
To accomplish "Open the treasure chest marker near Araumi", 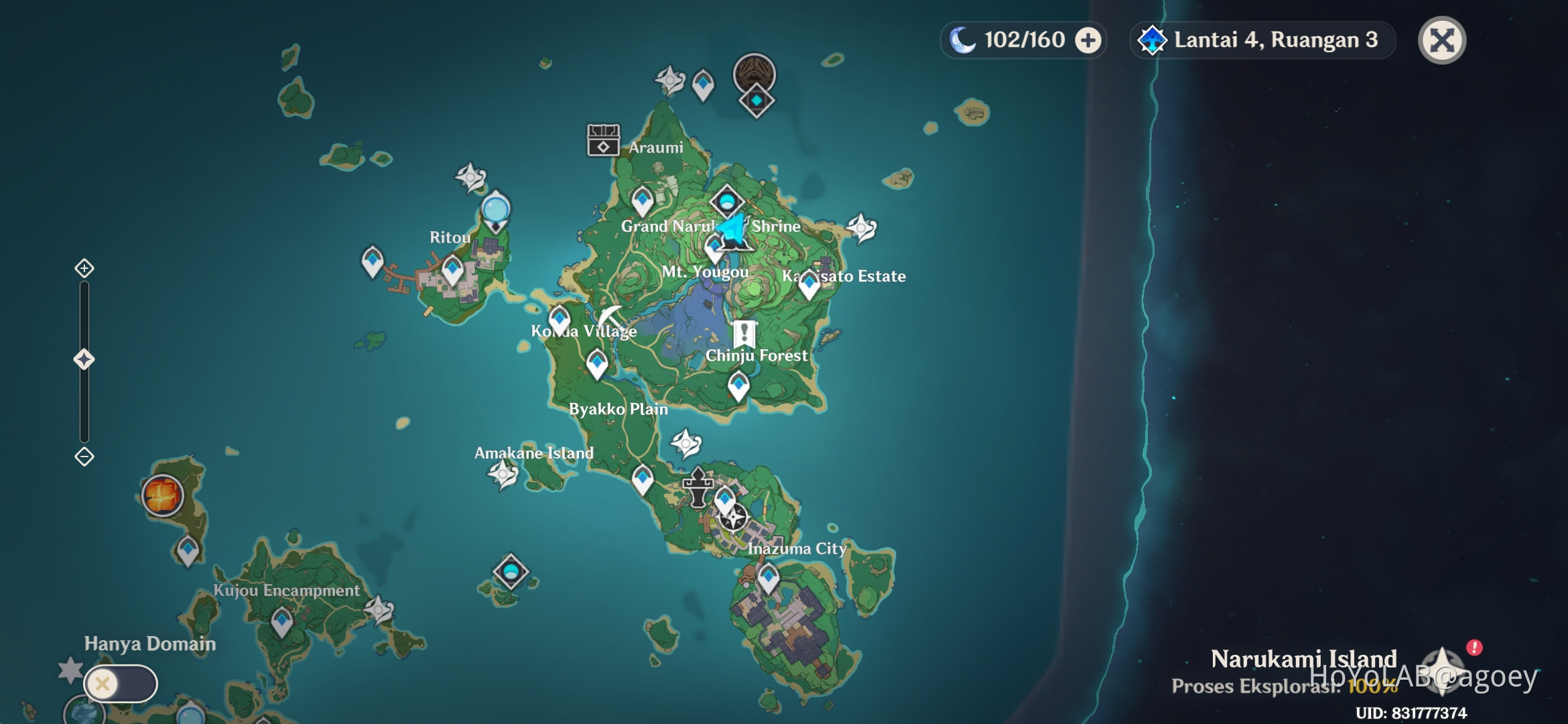I will [x=604, y=139].
